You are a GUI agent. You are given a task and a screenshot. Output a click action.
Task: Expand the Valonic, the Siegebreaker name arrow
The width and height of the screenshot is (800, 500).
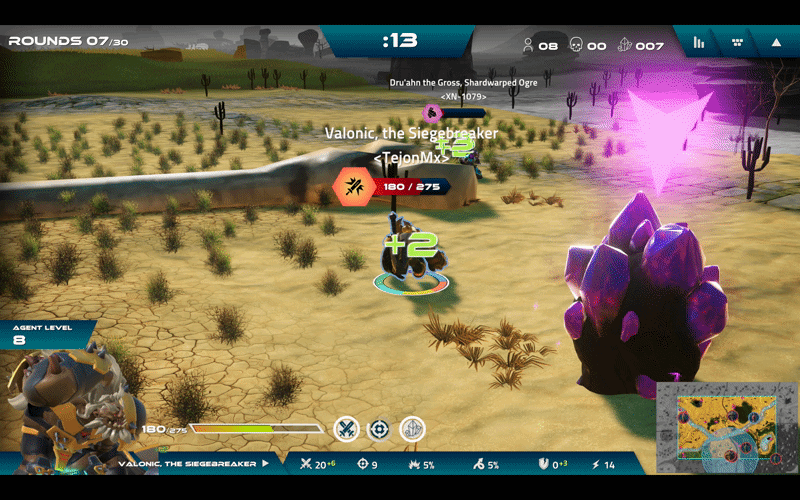(266, 464)
